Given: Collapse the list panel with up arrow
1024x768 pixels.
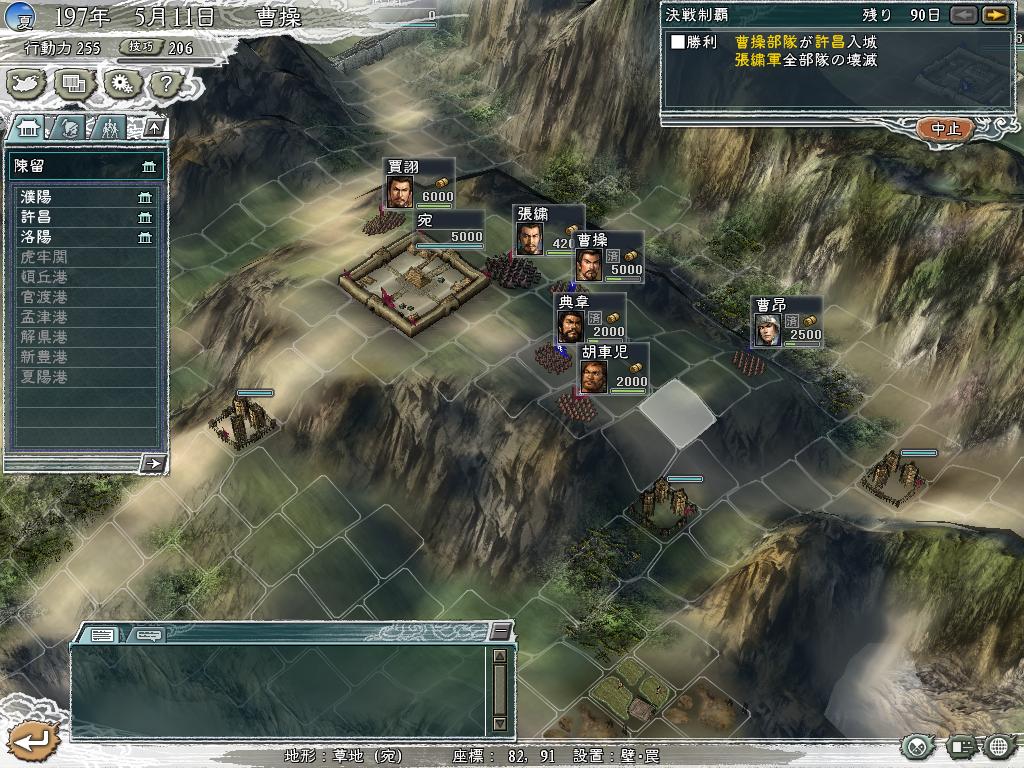Looking at the screenshot, I should (x=154, y=127).
